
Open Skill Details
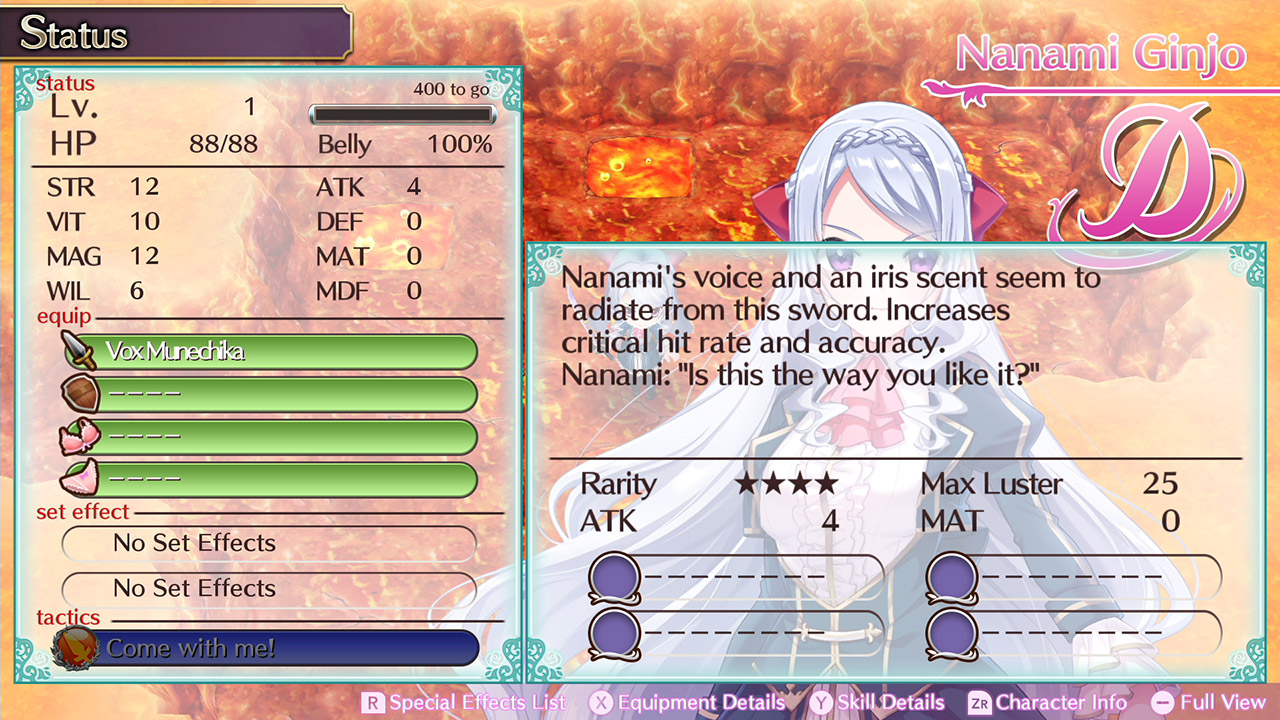tap(890, 703)
